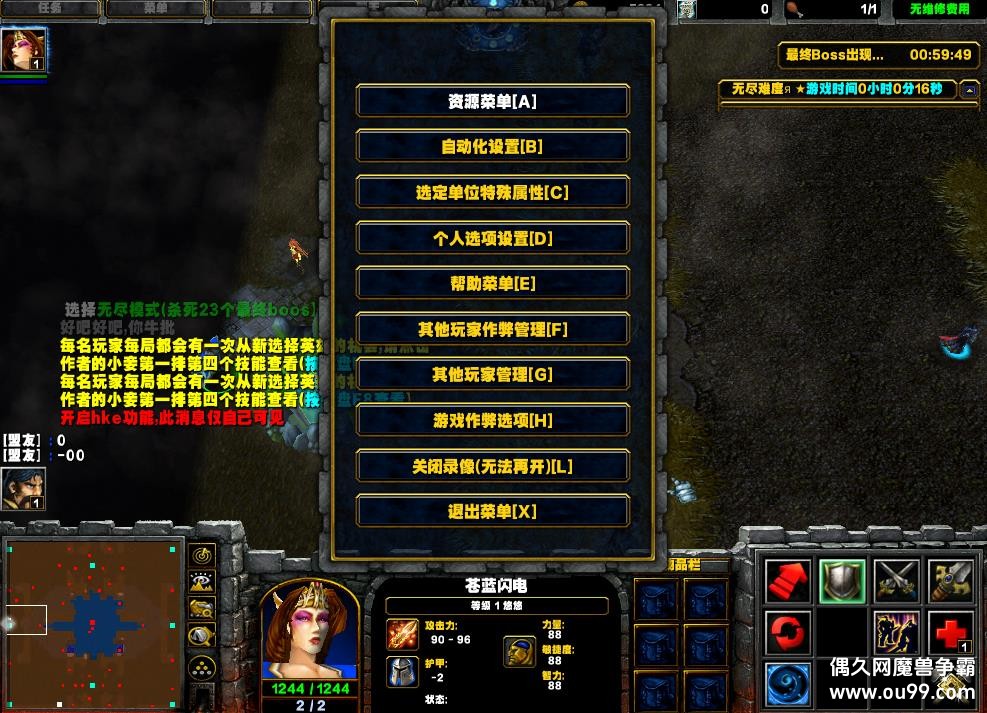Activate the red arrow move command

point(788,580)
